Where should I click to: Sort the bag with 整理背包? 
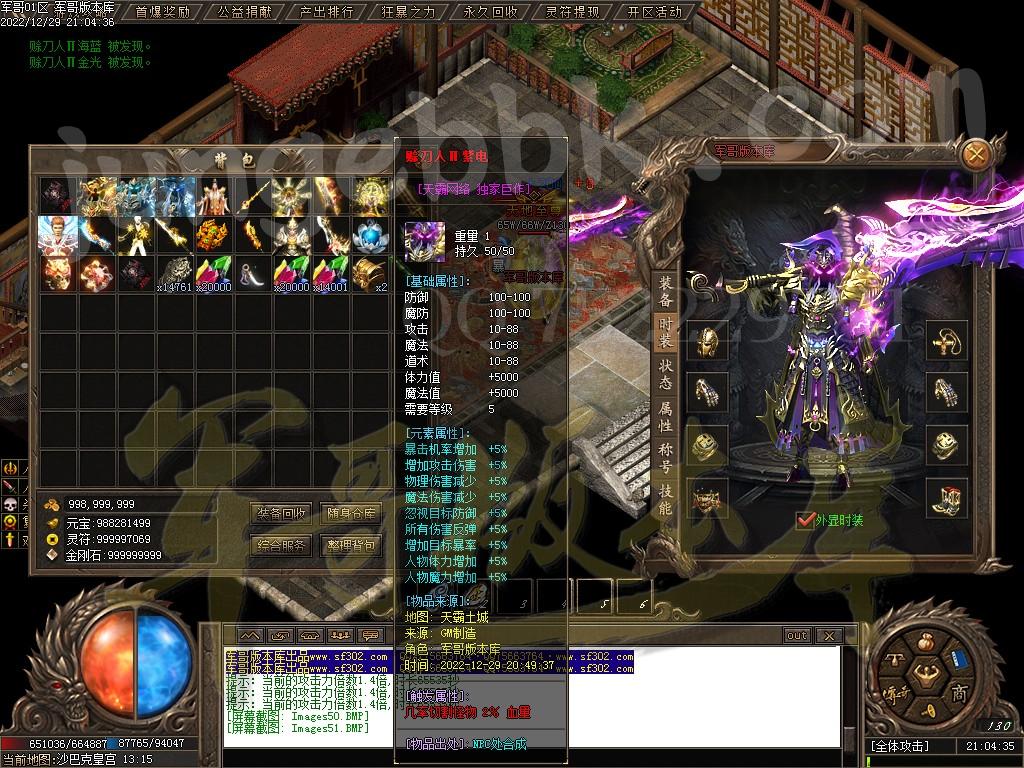point(352,545)
